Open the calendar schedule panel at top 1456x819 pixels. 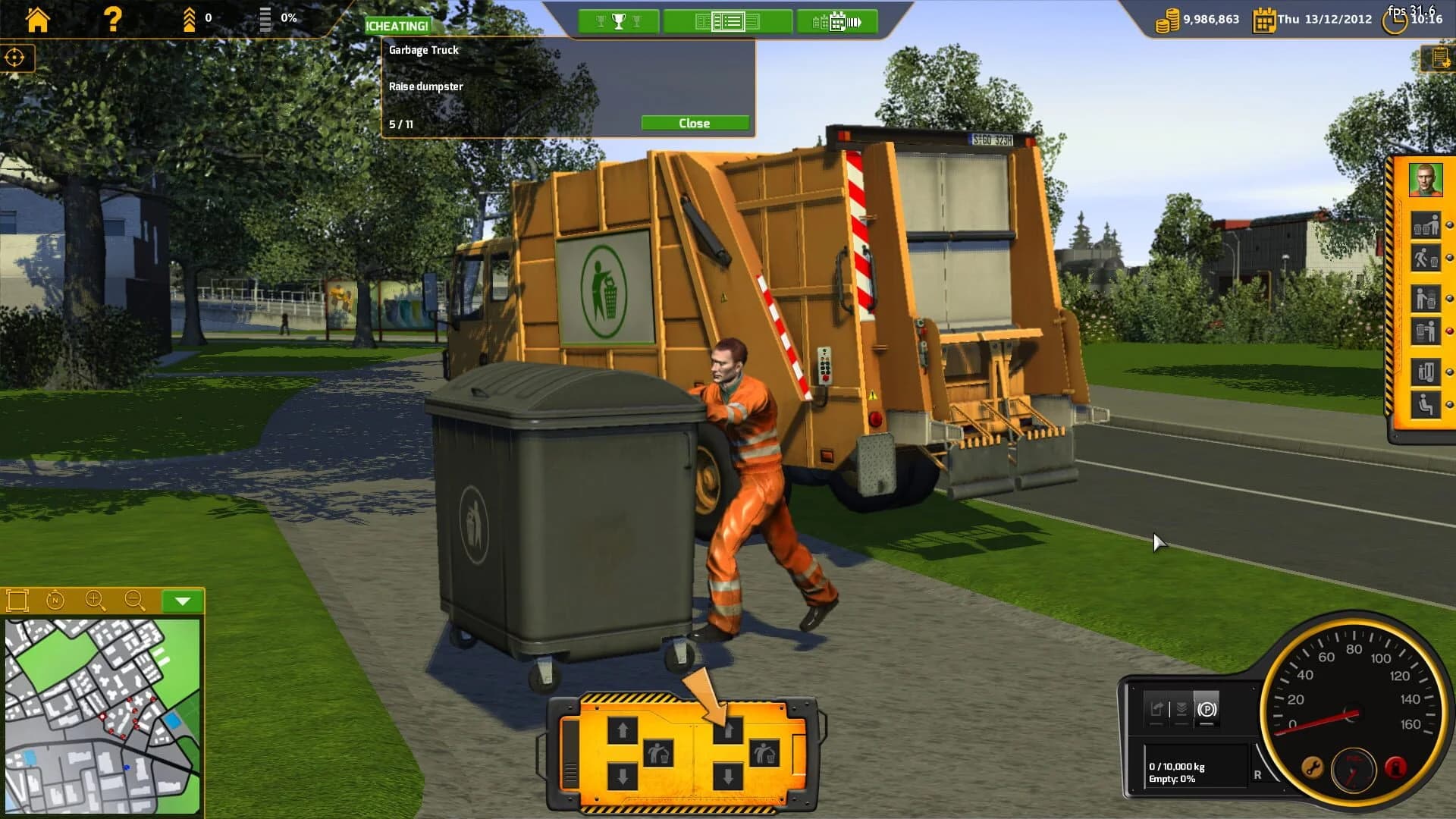coord(837,21)
